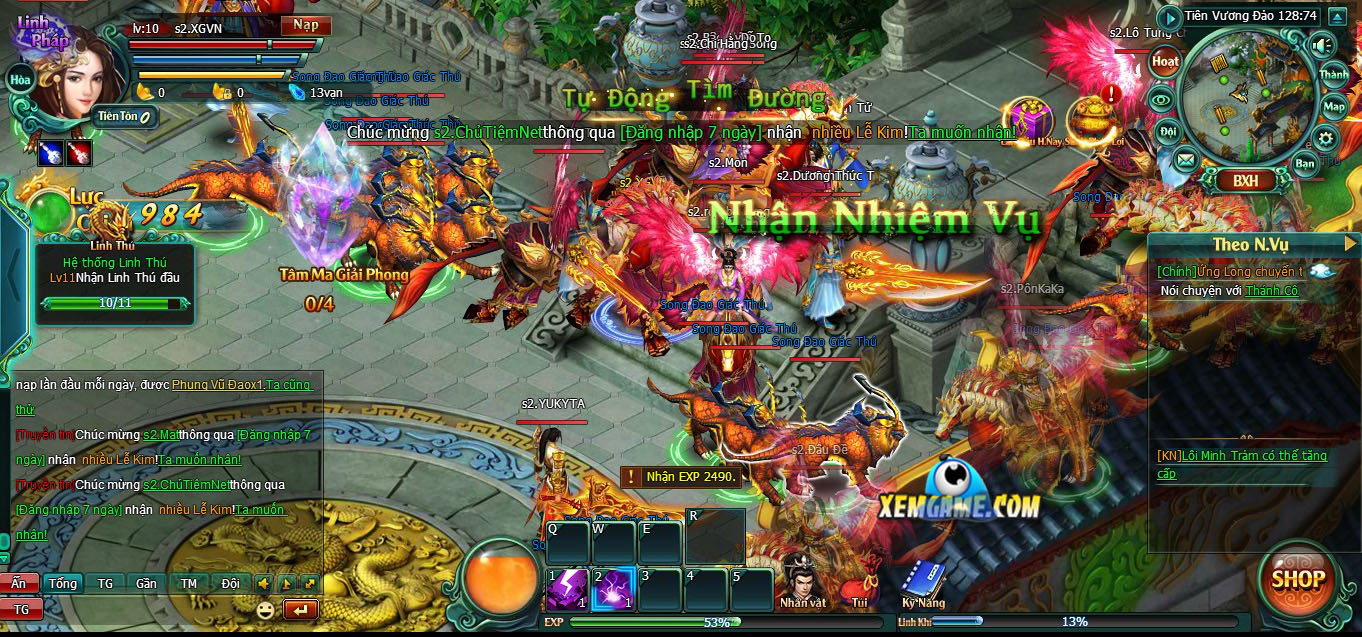
Task: Activate the purple lightning skill in slot 1
Action: point(567,589)
